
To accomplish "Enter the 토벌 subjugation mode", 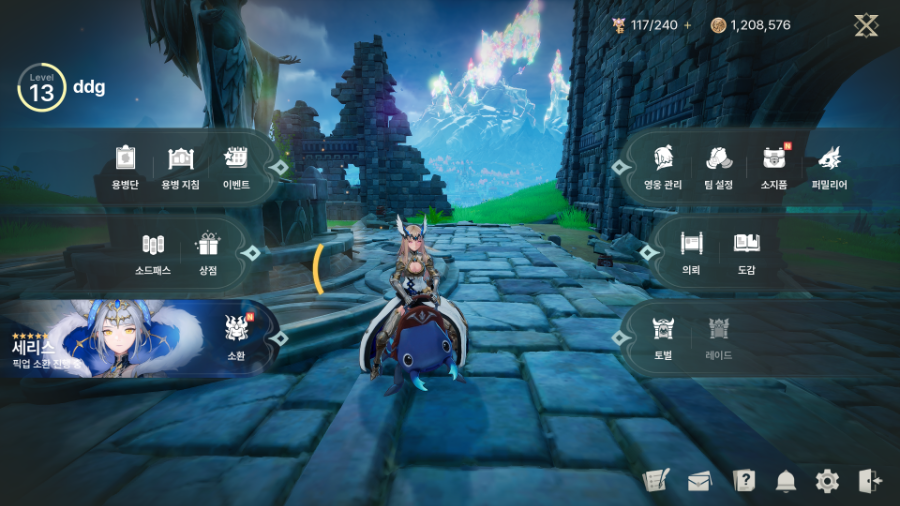I will coord(663,335).
